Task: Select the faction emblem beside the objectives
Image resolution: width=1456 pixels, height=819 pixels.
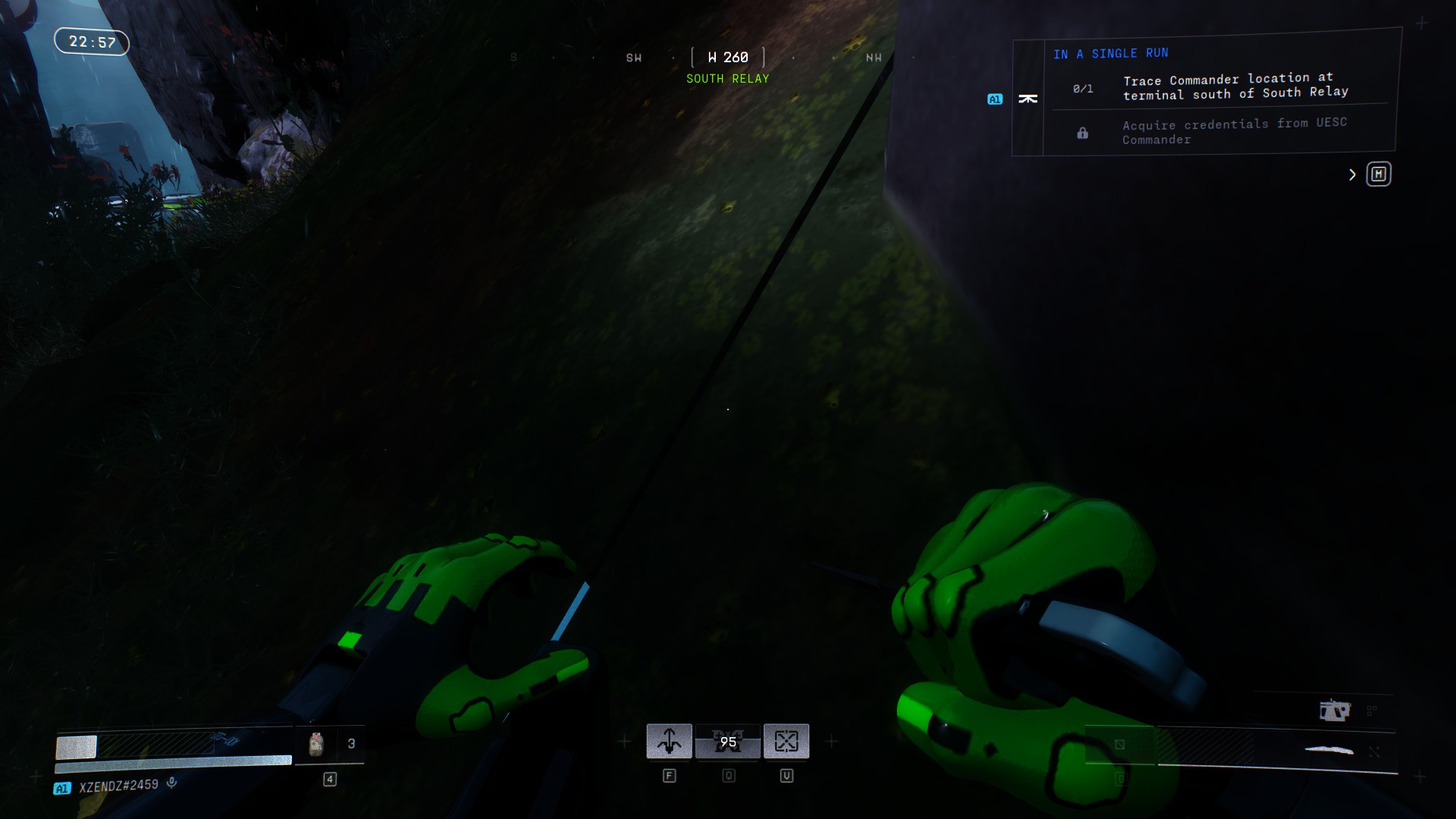Action: 1028,99
